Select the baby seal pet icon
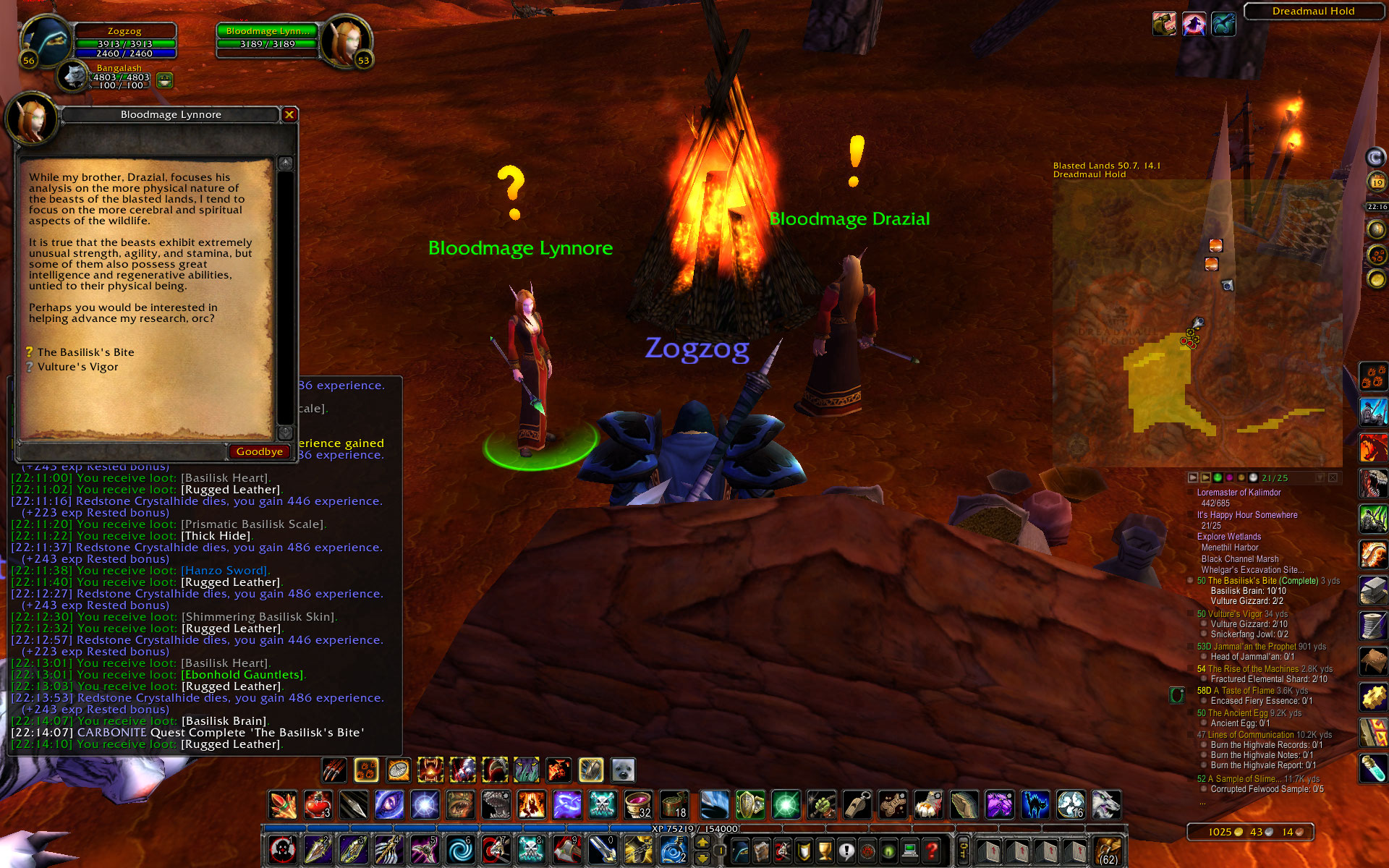Screen dimensions: 1389x868 (x=624, y=770)
